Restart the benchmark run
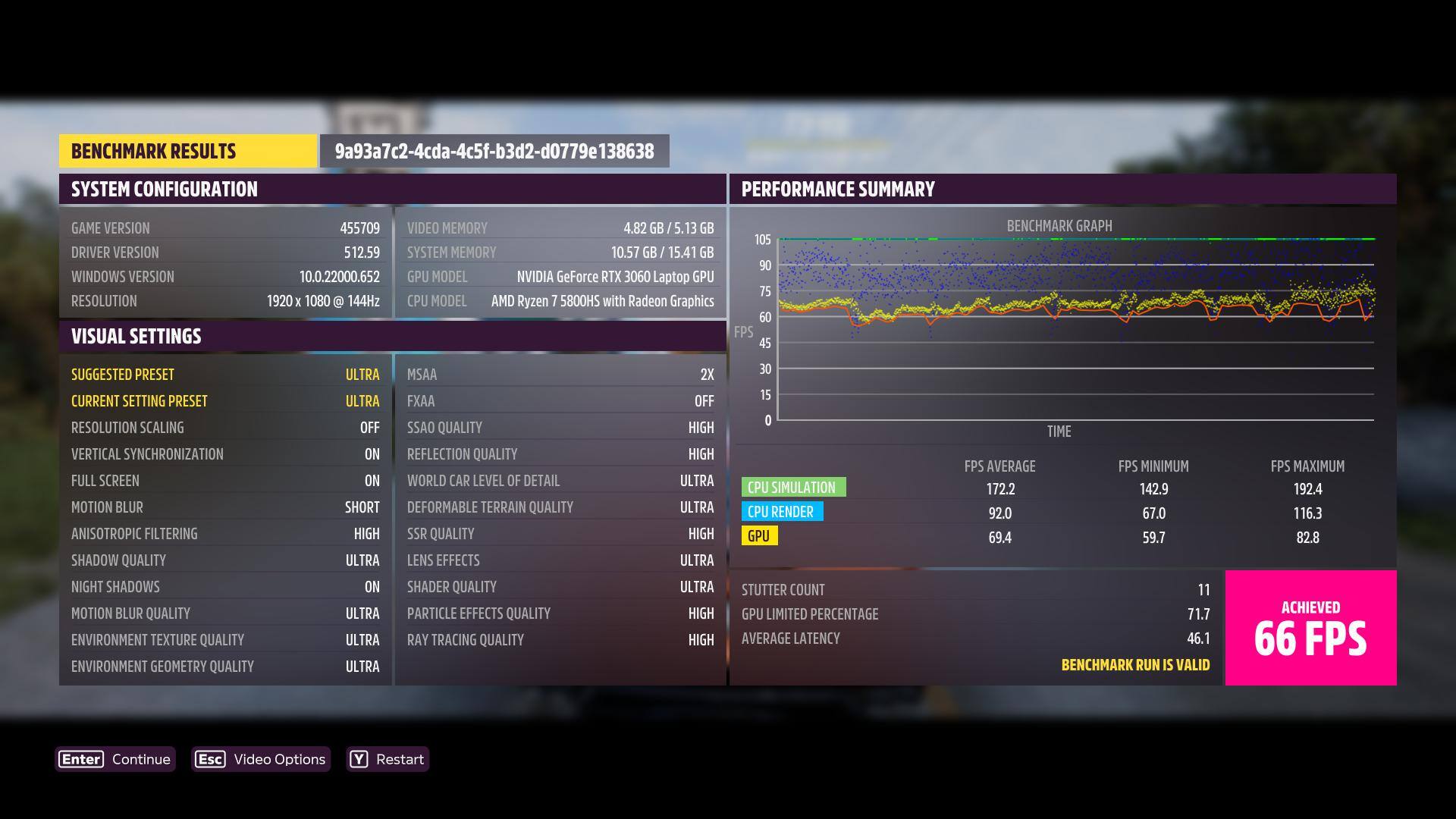The height and width of the screenshot is (819, 1456). tap(388, 759)
